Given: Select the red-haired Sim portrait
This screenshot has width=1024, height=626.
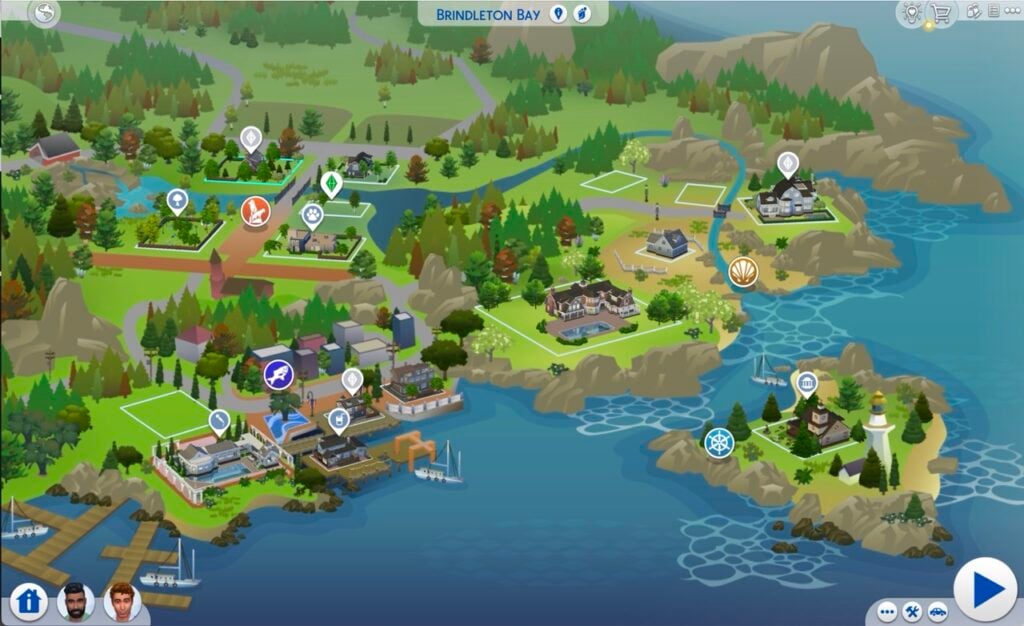Looking at the screenshot, I should click(x=122, y=600).
